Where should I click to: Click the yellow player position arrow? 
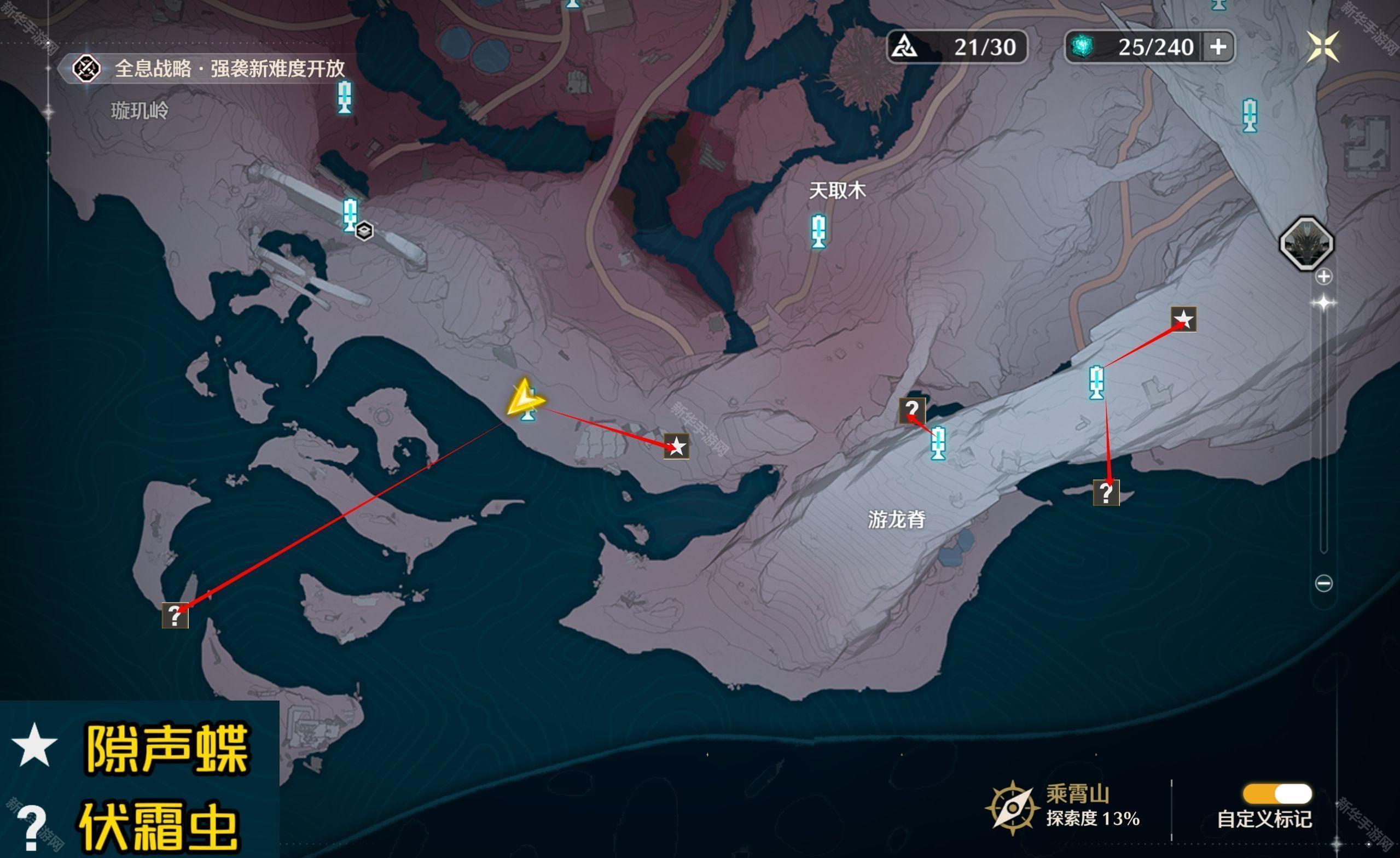[525, 398]
